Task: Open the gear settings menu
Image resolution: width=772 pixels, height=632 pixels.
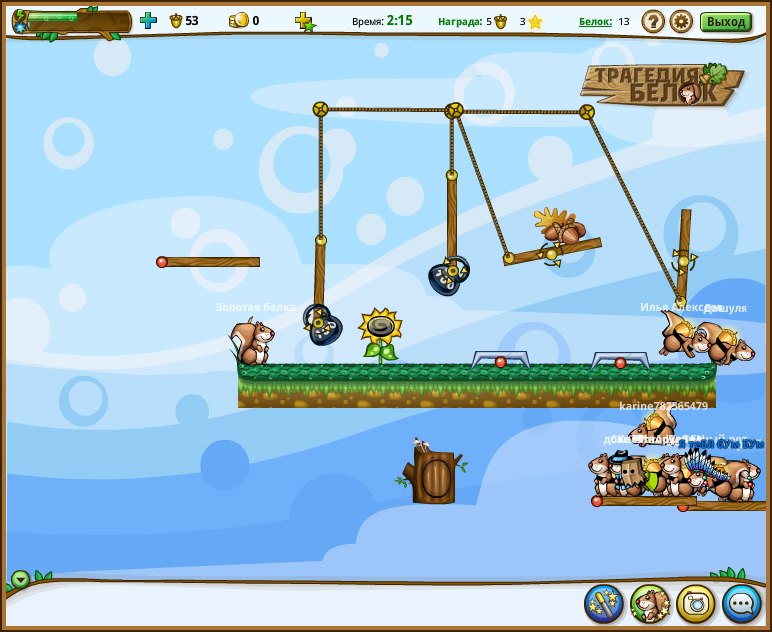Action: tap(681, 21)
